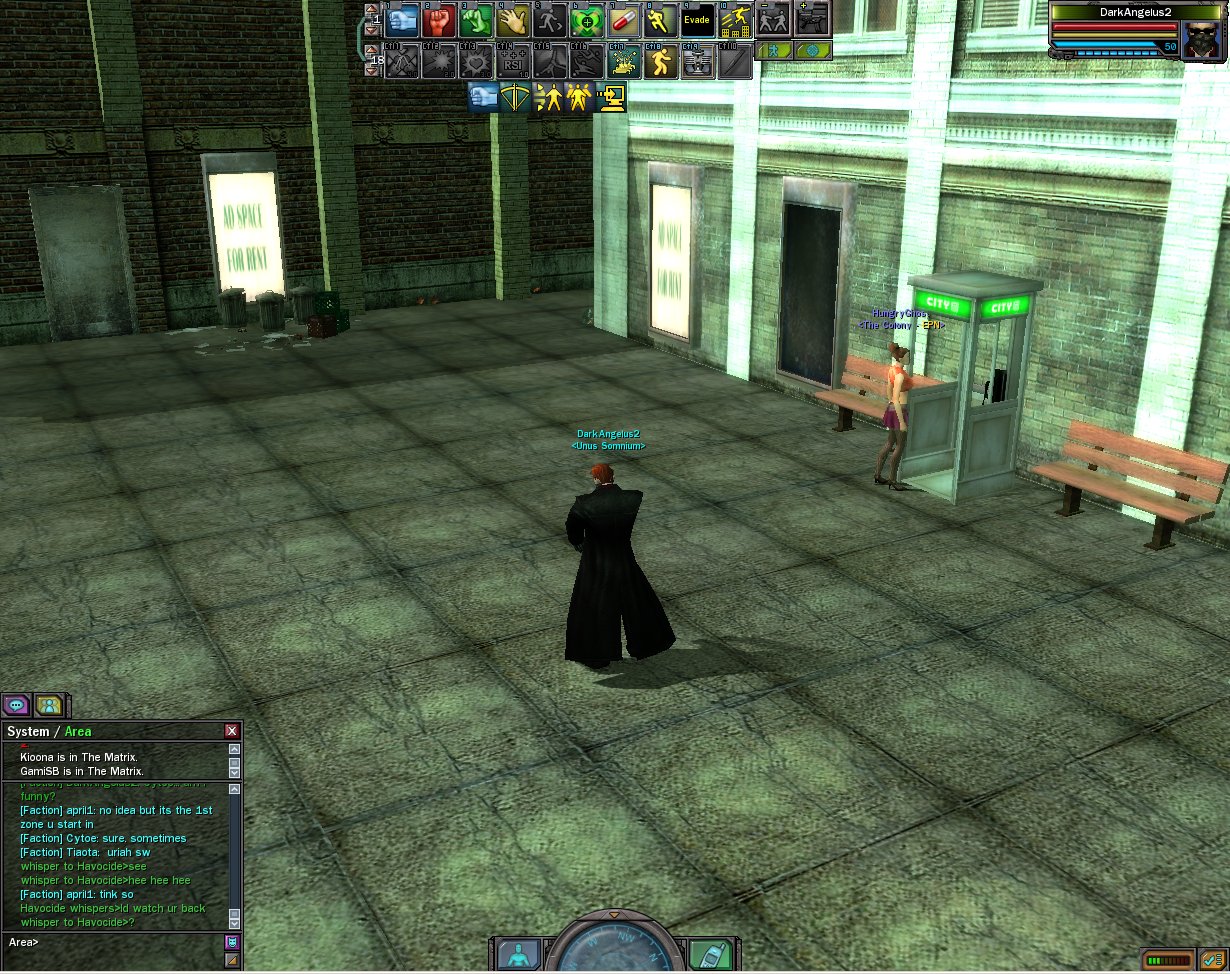Open the team members button above chat
This screenshot has height=974, width=1230.
[x=49, y=705]
